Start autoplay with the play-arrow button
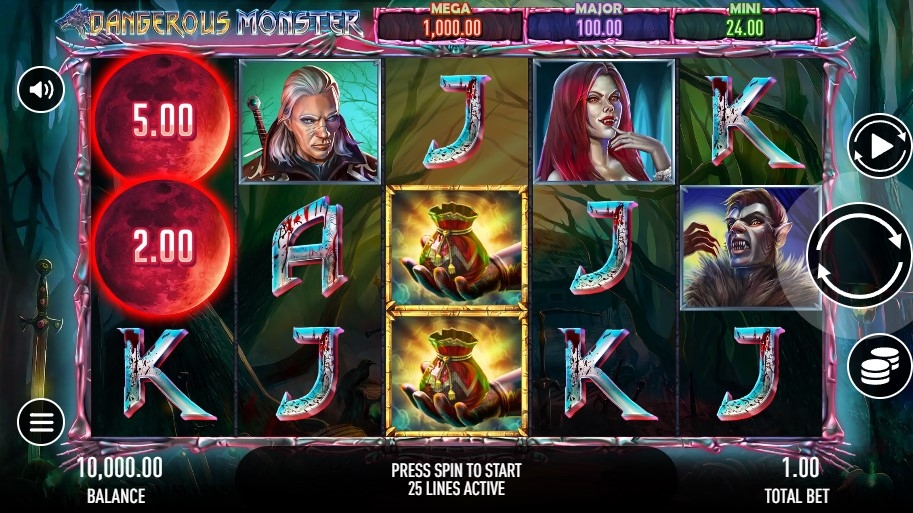 point(879,147)
